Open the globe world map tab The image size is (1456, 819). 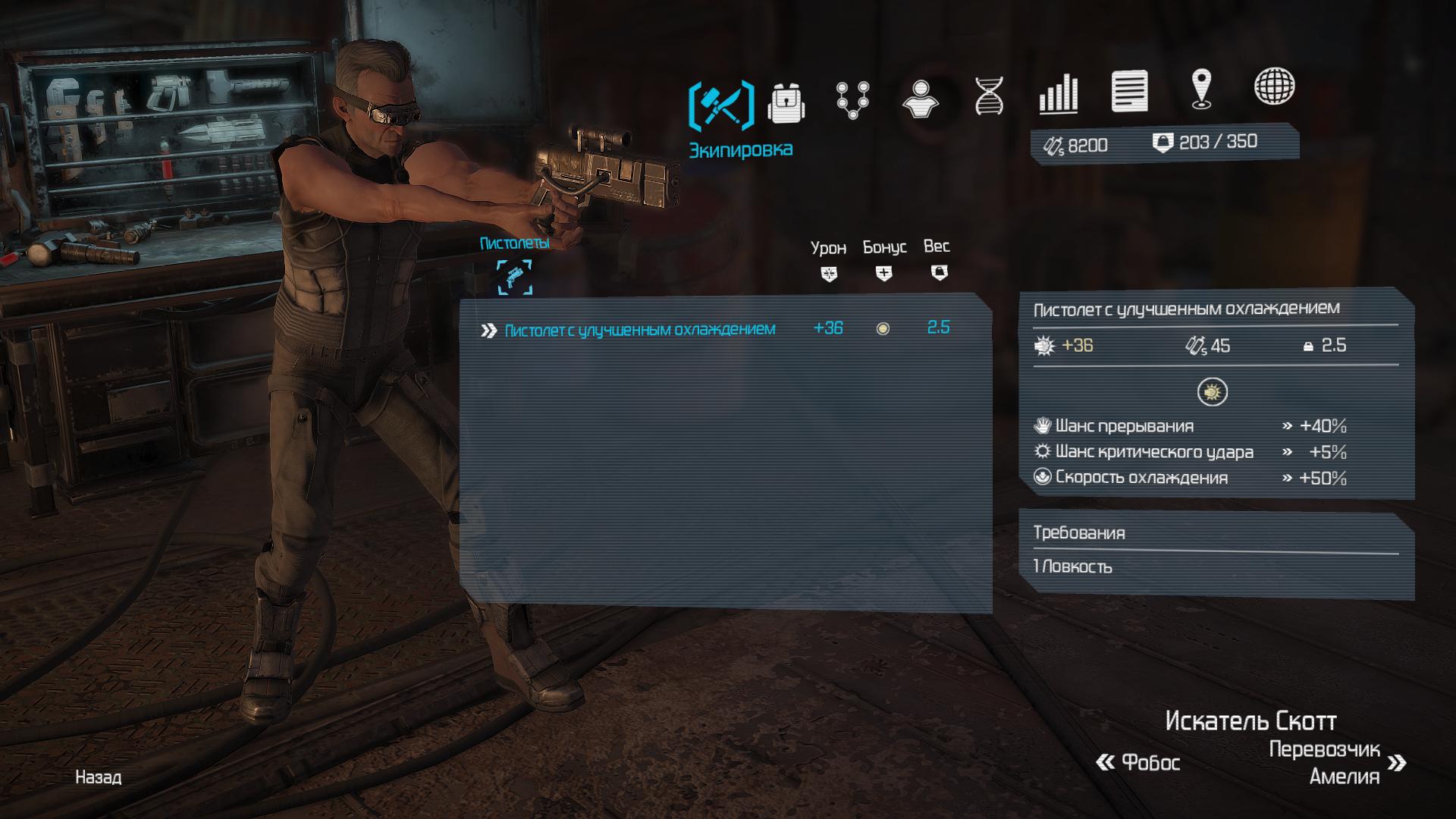[x=1274, y=86]
